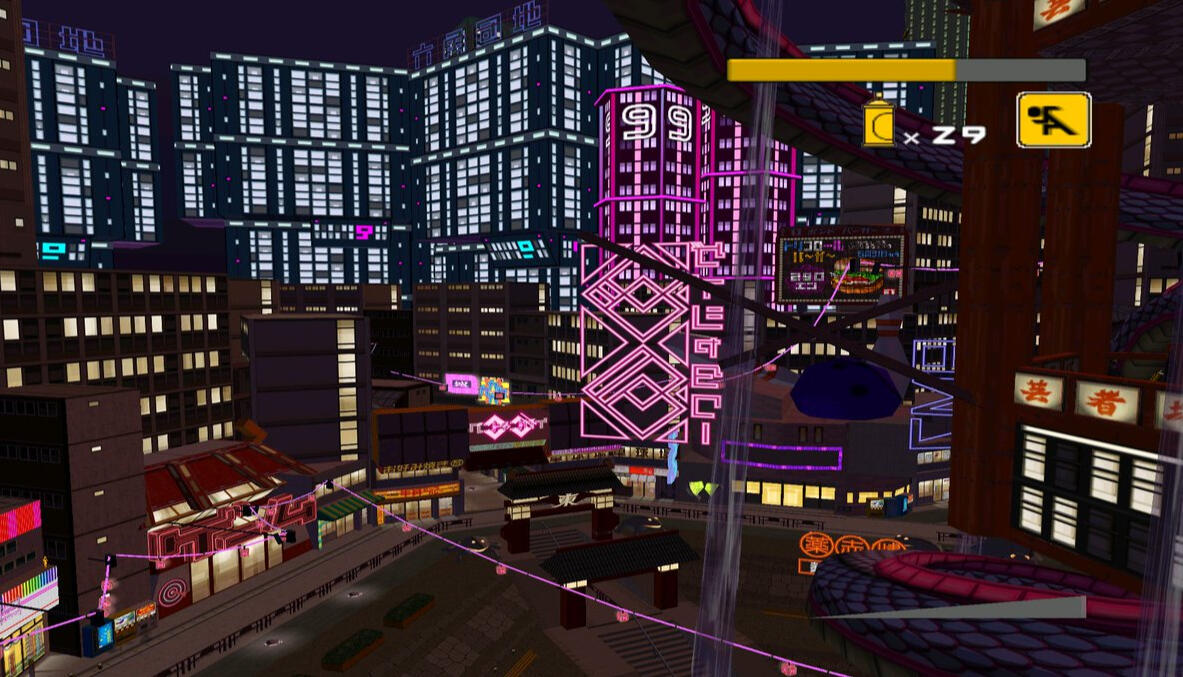Click the yellow spray can icon

point(878,123)
